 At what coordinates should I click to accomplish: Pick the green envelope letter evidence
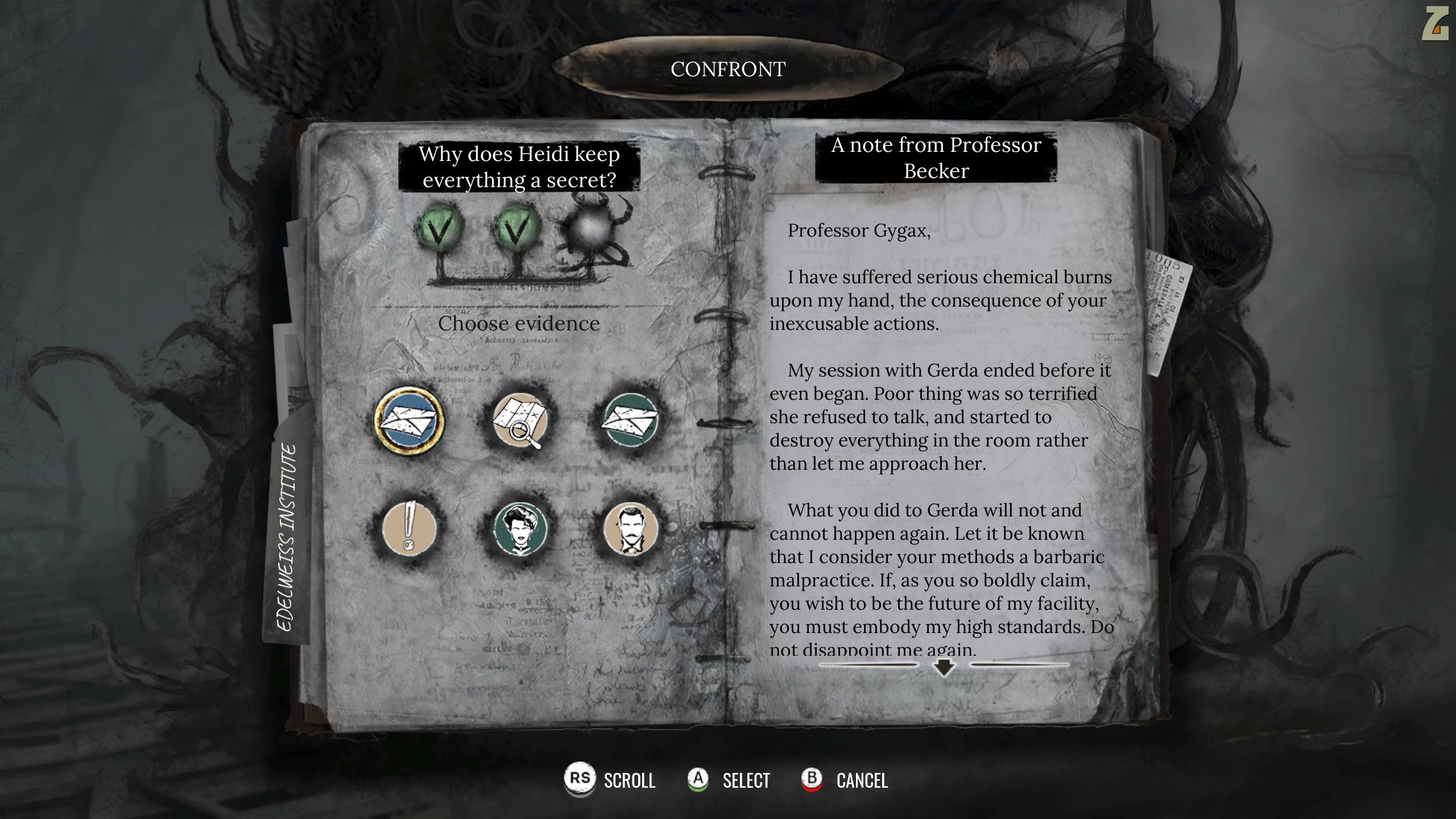click(x=630, y=420)
